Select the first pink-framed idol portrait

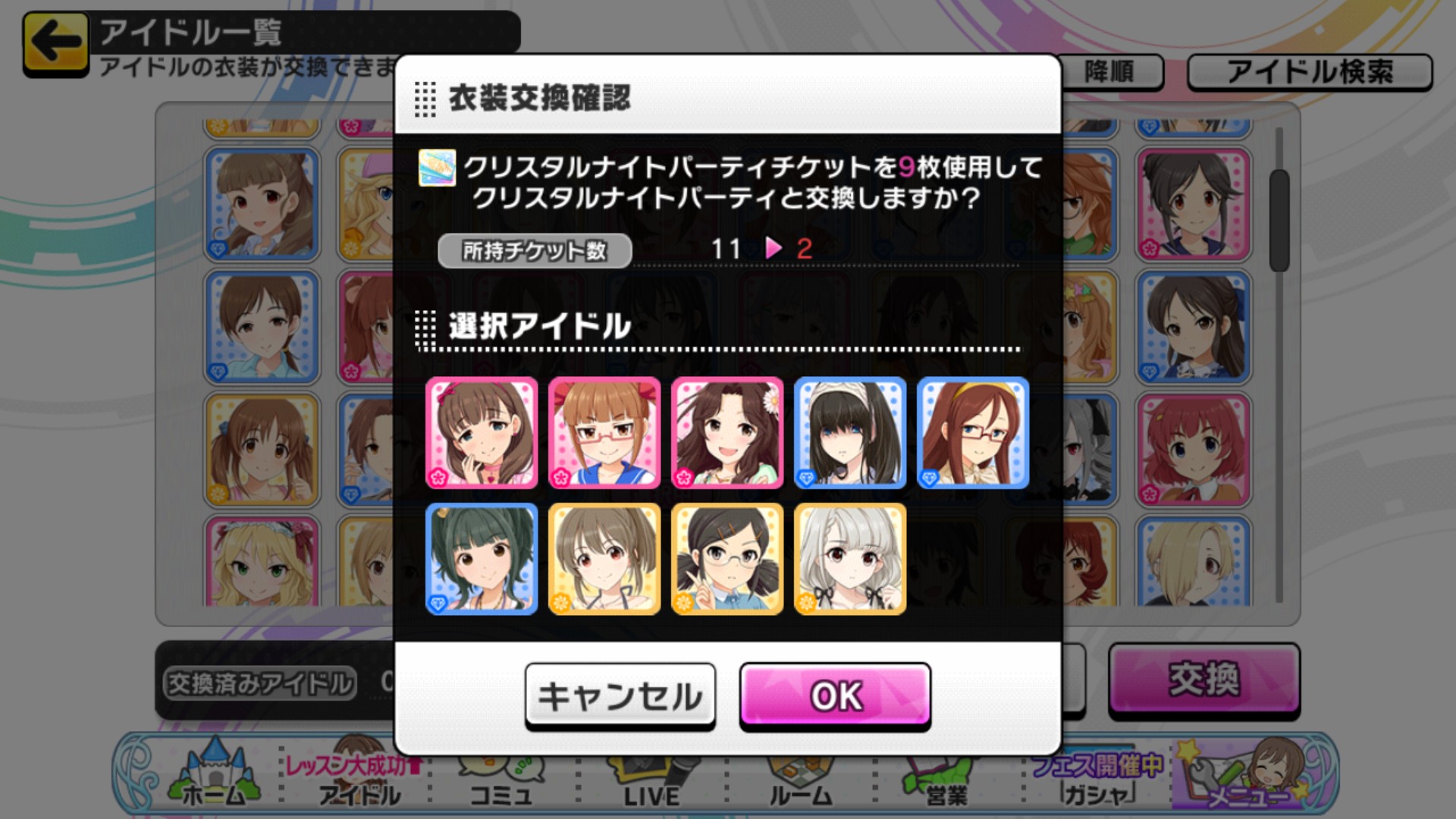tap(483, 433)
